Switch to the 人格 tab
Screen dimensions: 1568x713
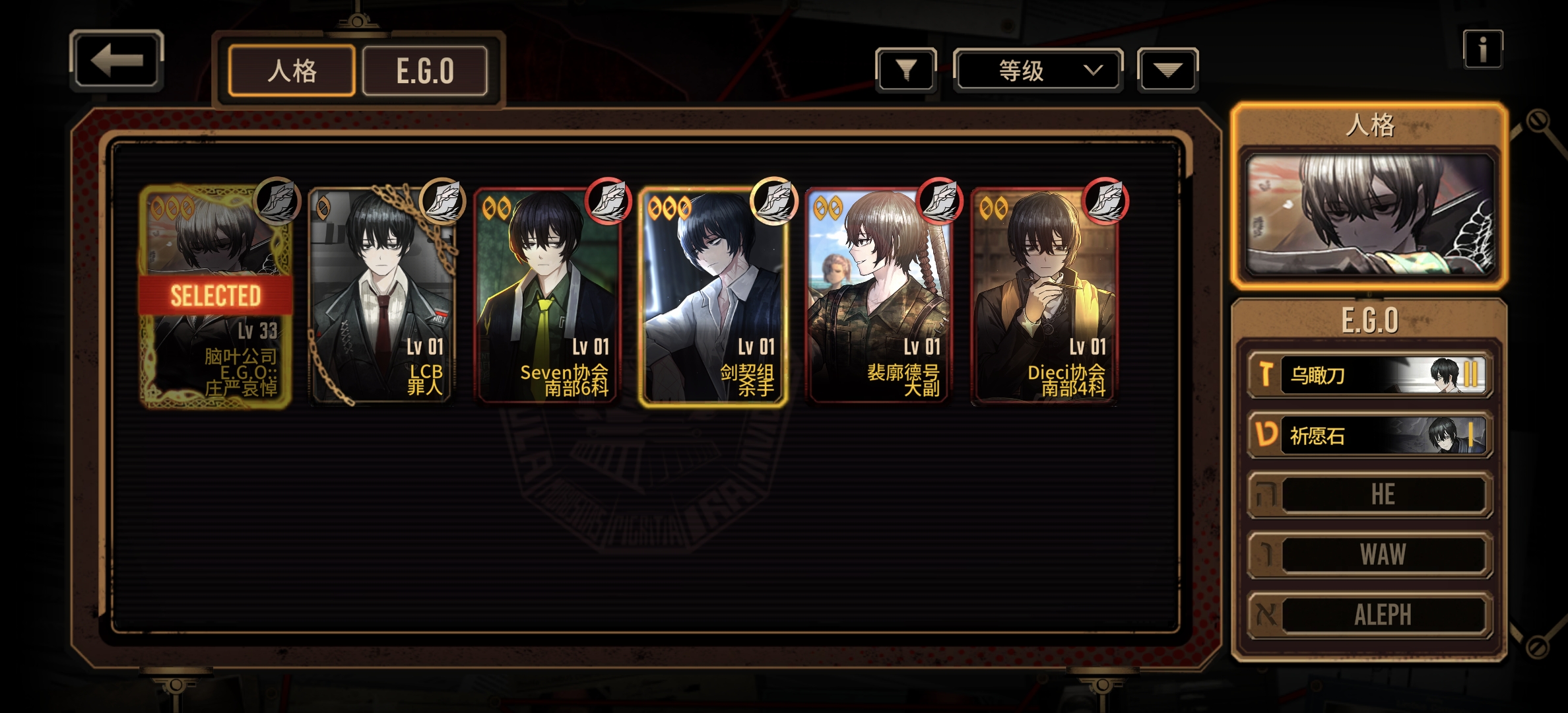[x=292, y=71]
